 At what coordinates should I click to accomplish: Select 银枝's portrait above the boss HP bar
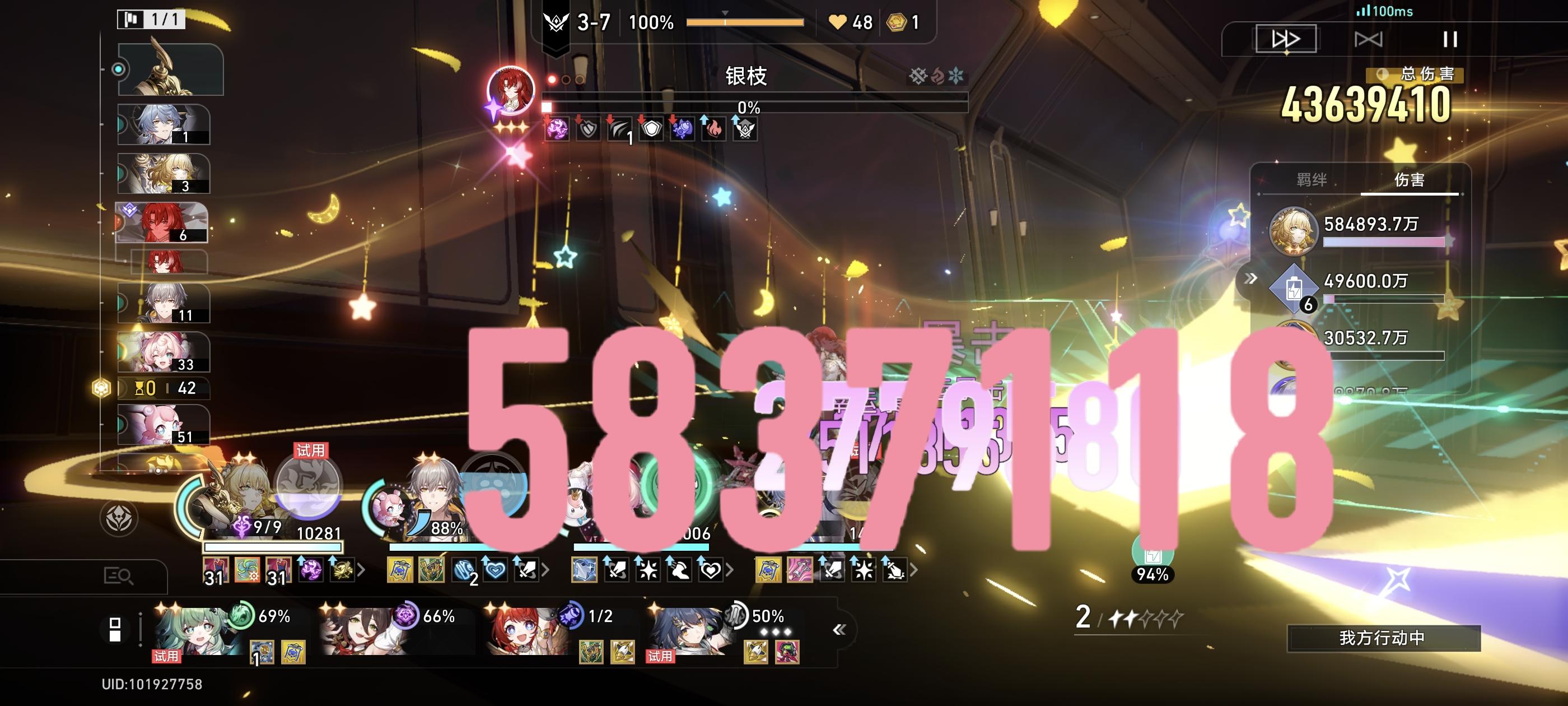click(513, 90)
